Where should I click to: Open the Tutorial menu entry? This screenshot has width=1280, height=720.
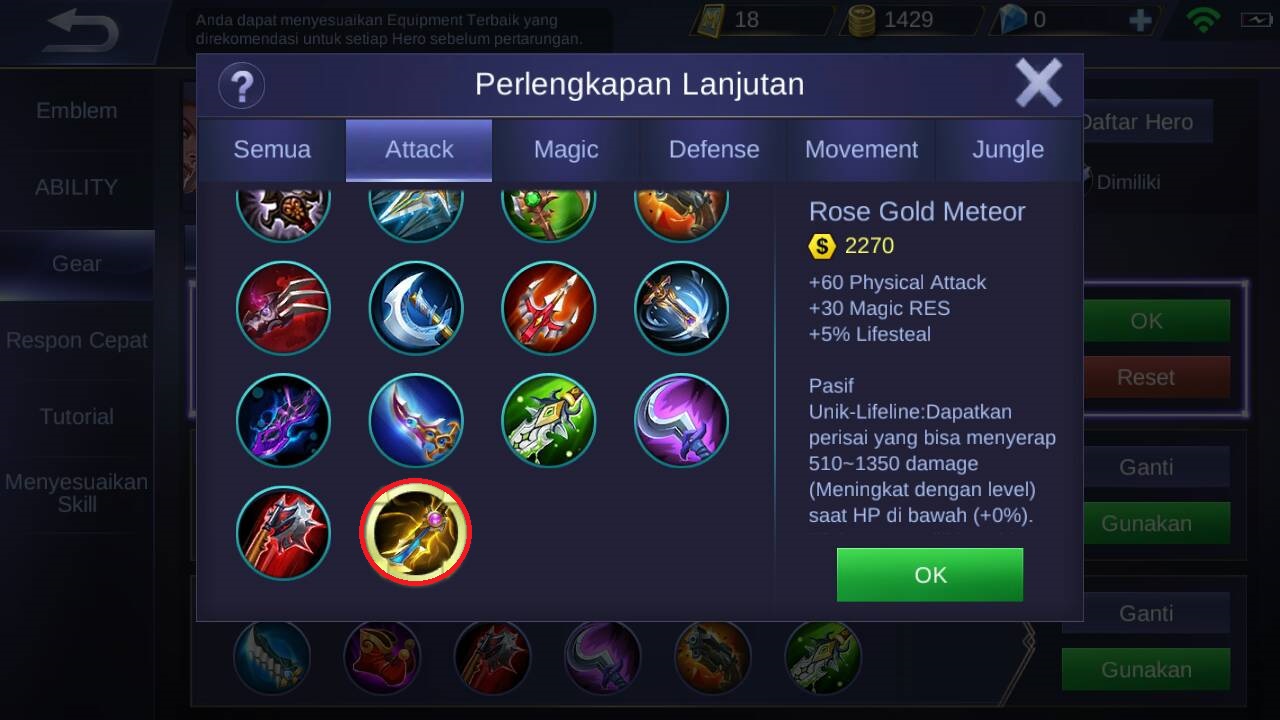(x=77, y=417)
